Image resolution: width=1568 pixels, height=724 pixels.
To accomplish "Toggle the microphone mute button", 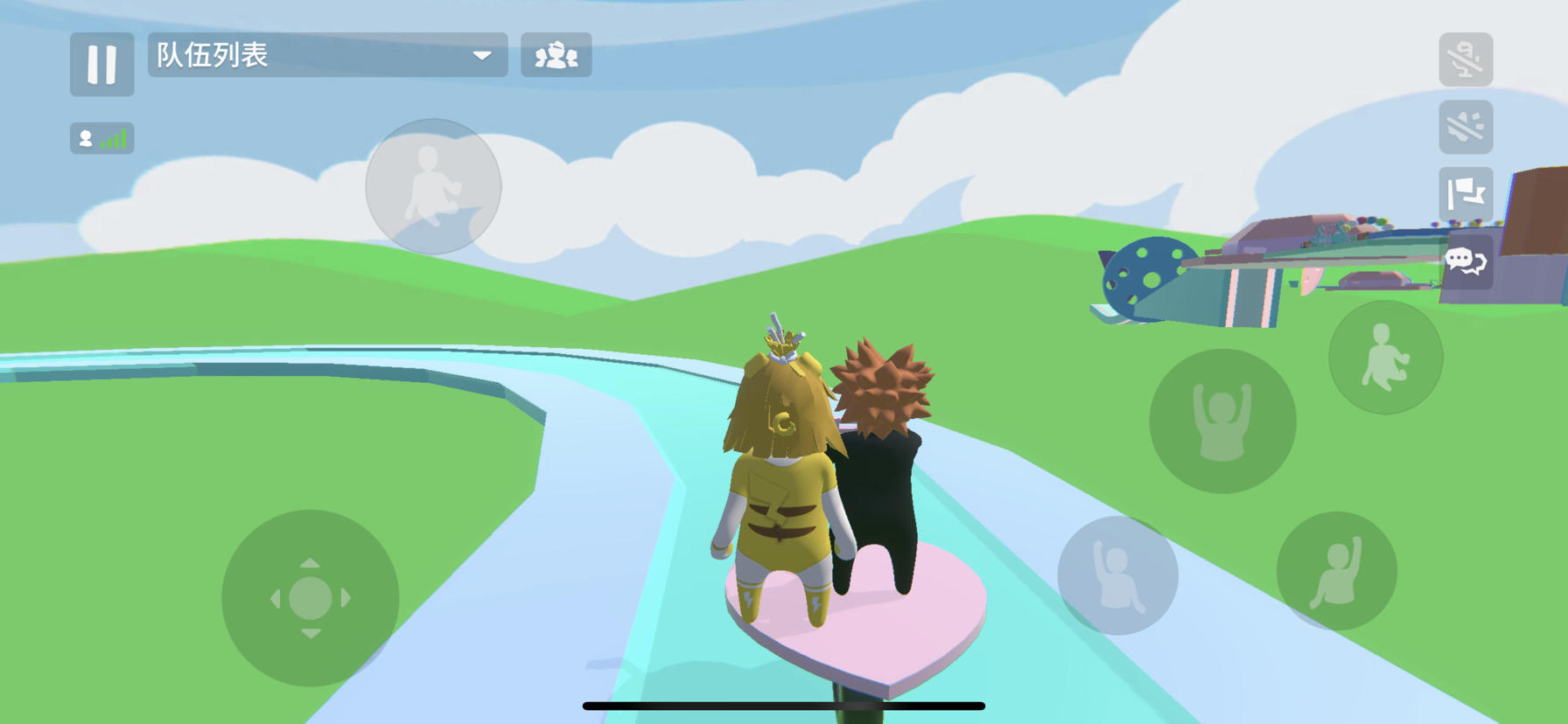I will tap(1466, 59).
